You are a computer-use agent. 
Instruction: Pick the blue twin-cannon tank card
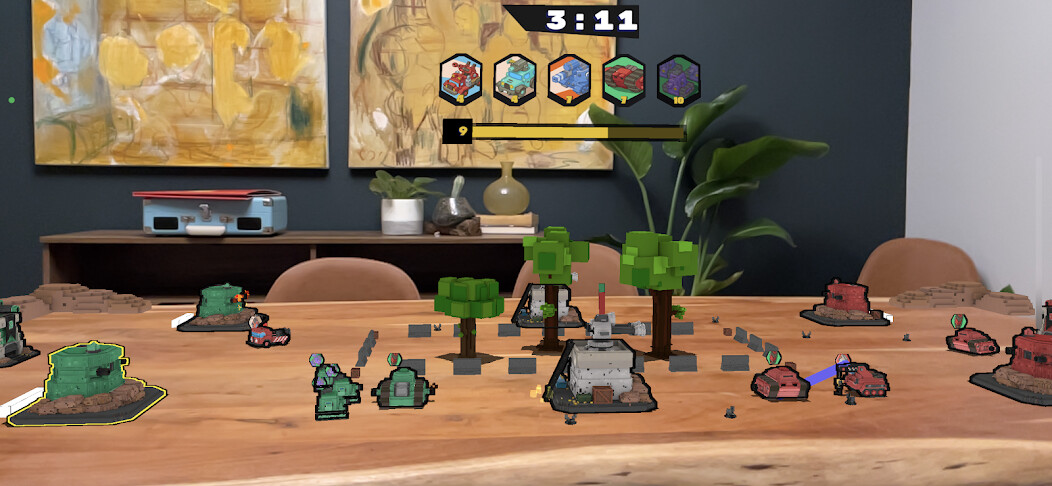(570, 78)
